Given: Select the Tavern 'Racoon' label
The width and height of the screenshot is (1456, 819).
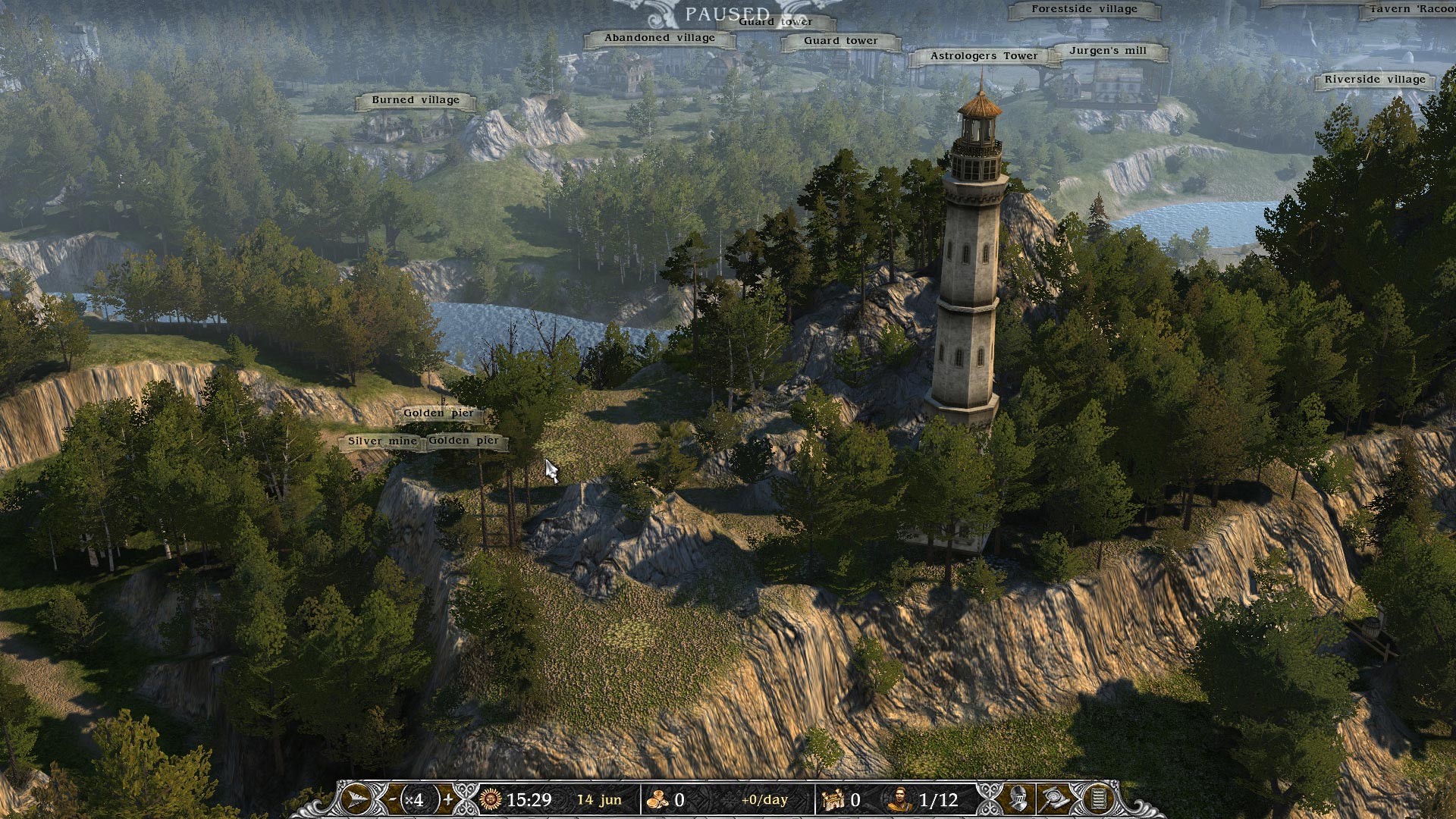Looking at the screenshot, I should point(1410,10).
